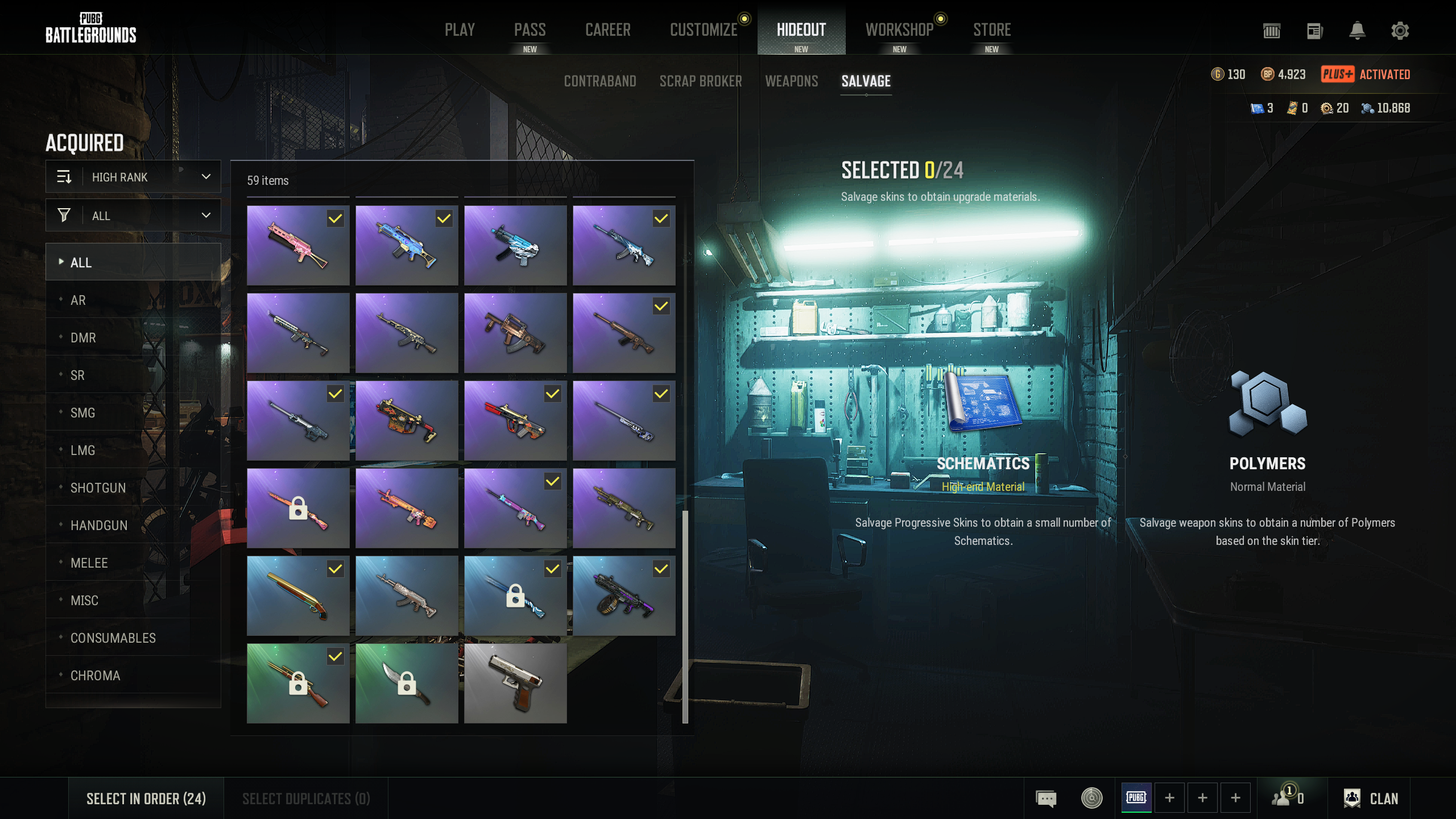Click SELECT IN ORDER (24) button
Image resolution: width=1456 pixels, height=819 pixels.
click(146, 799)
